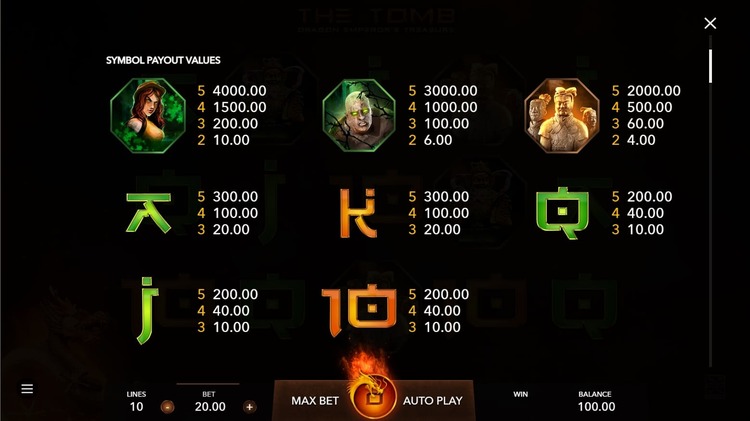
Task: Click the paytable scrollbar
Action: [711, 66]
